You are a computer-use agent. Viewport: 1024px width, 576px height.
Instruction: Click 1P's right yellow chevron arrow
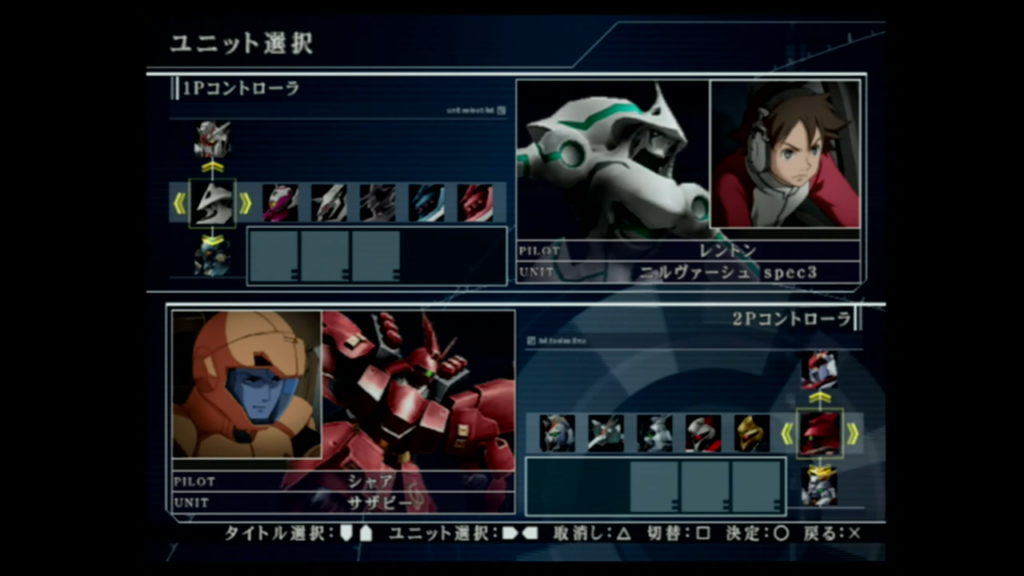[x=245, y=203]
